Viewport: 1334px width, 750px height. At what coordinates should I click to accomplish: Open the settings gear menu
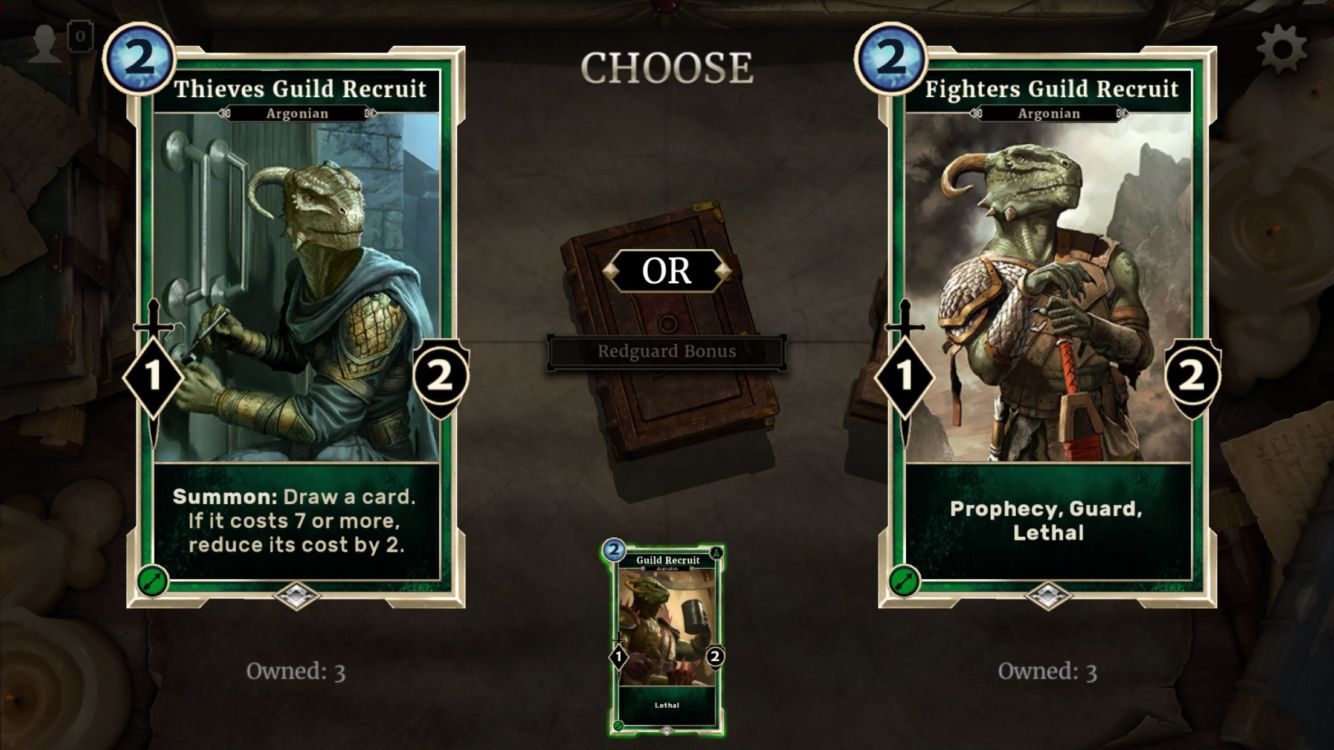(x=1282, y=48)
